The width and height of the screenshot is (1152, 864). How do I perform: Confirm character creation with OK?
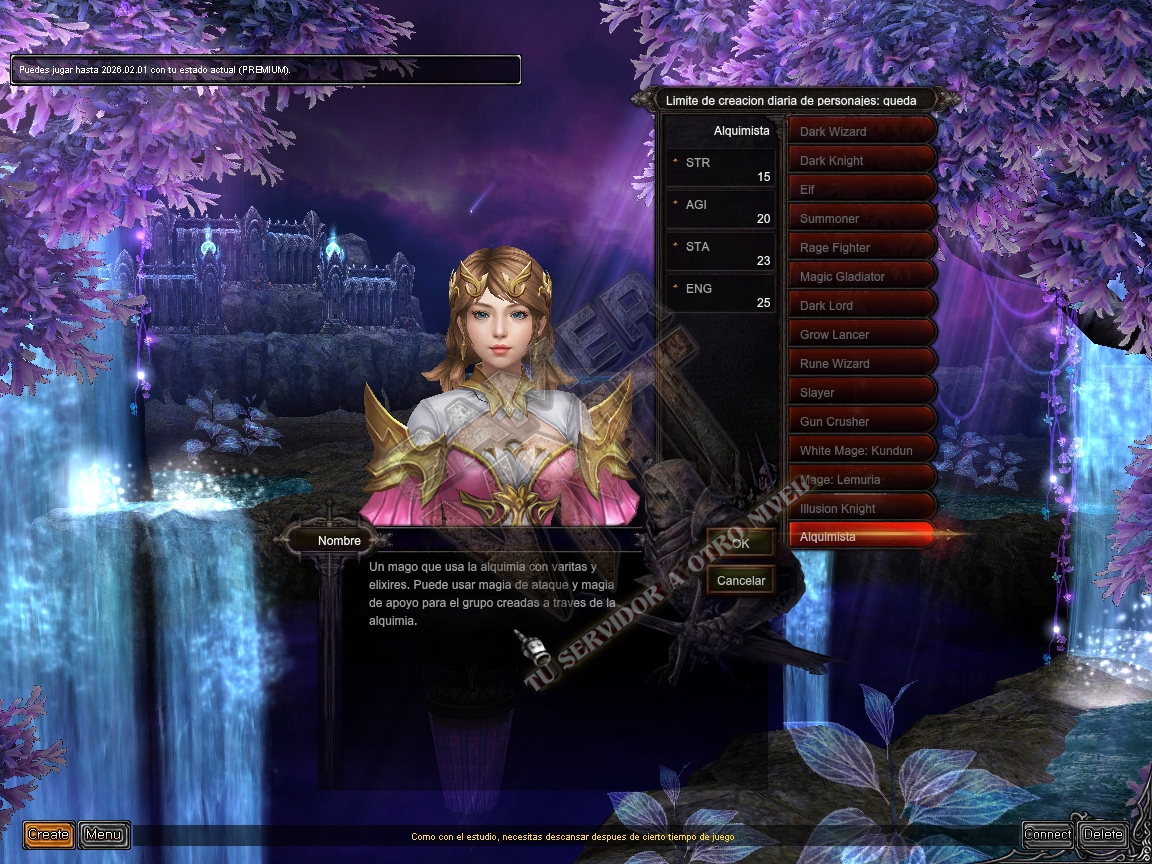pyautogui.click(x=740, y=544)
